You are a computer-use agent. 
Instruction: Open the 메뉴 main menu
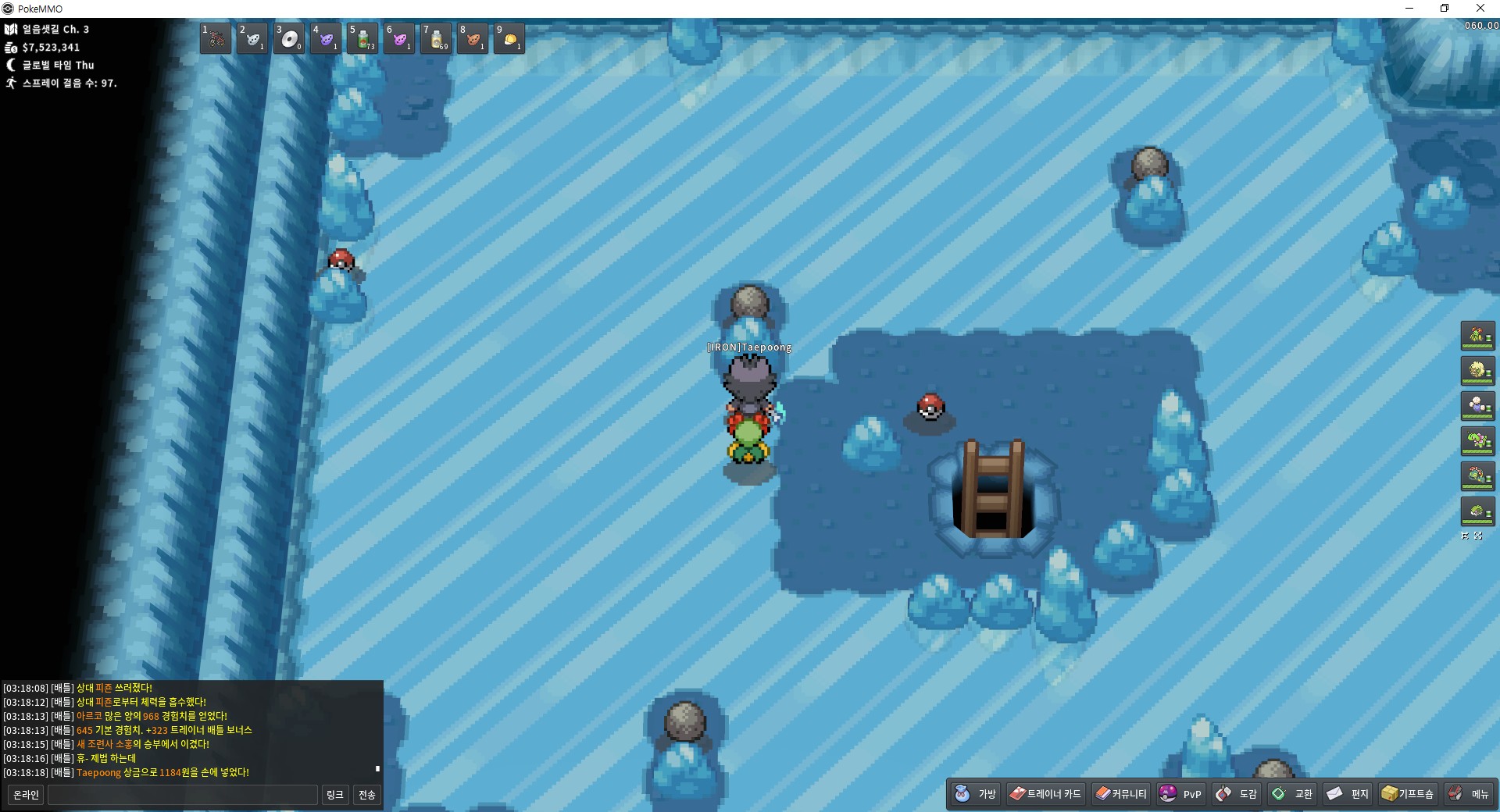point(1469,794)
